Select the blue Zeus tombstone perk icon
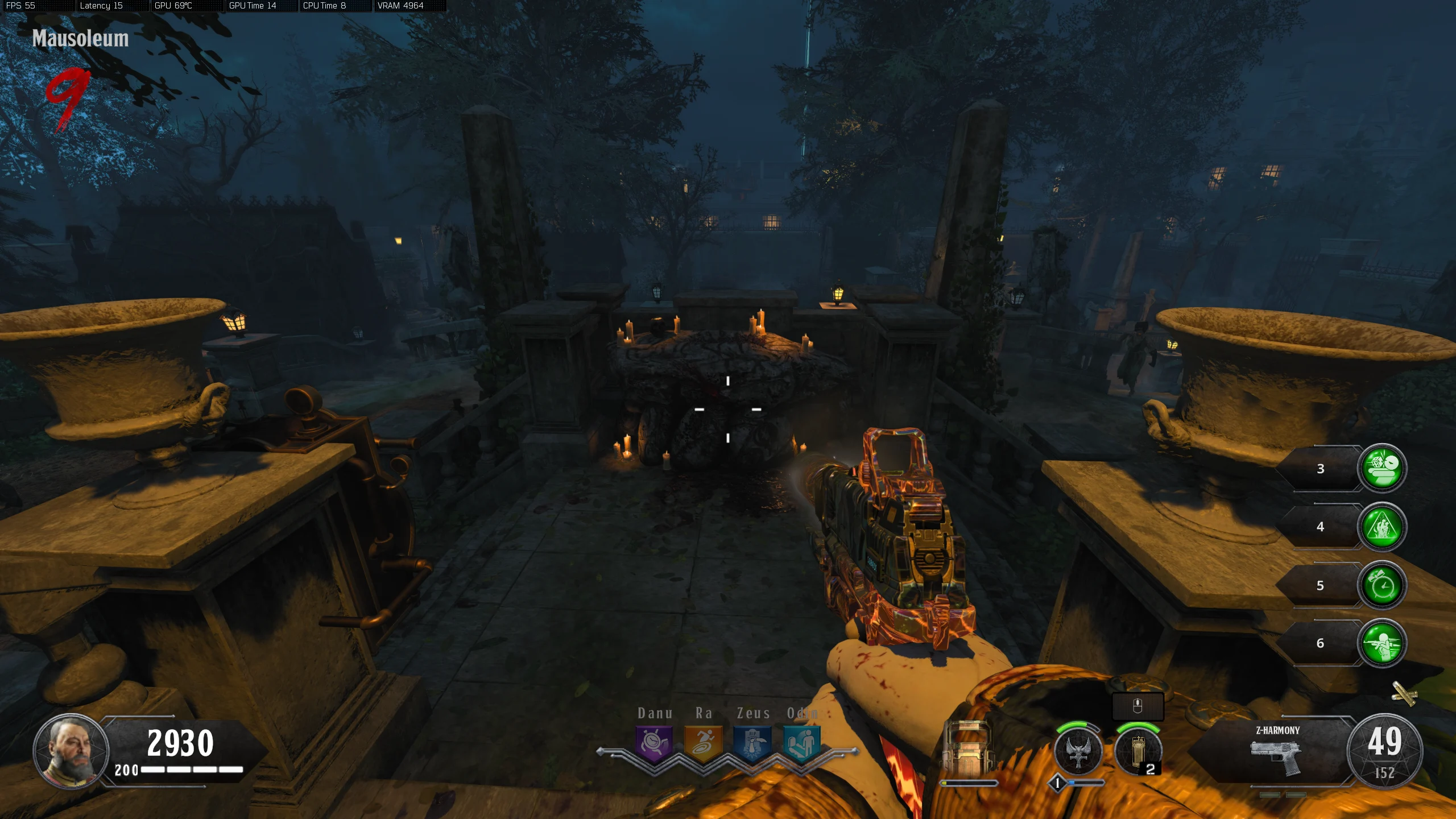 pos(752,743)
